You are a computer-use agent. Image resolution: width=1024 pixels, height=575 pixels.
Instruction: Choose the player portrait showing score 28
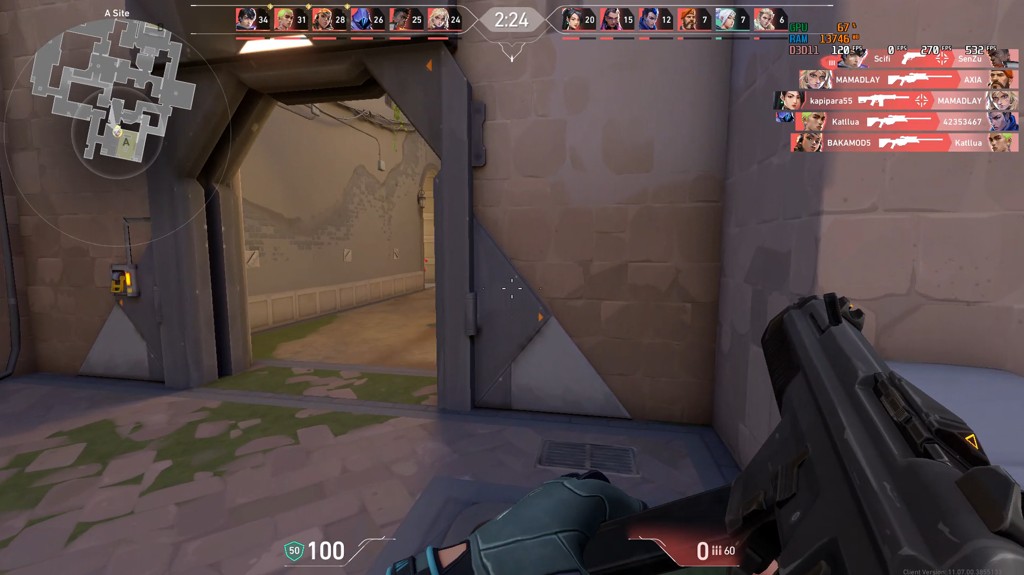[x=322, y=19]
